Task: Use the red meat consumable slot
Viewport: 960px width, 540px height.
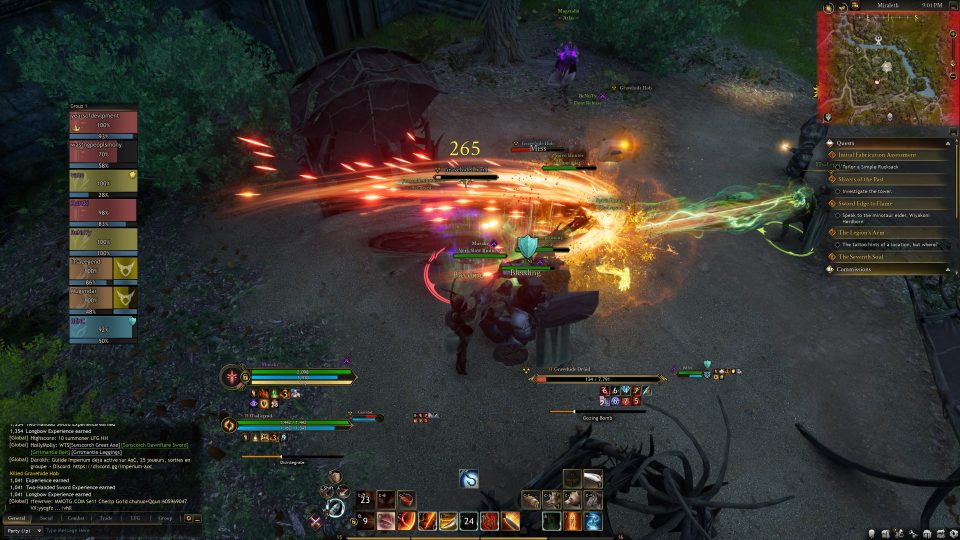Action: tap(406, 498)
